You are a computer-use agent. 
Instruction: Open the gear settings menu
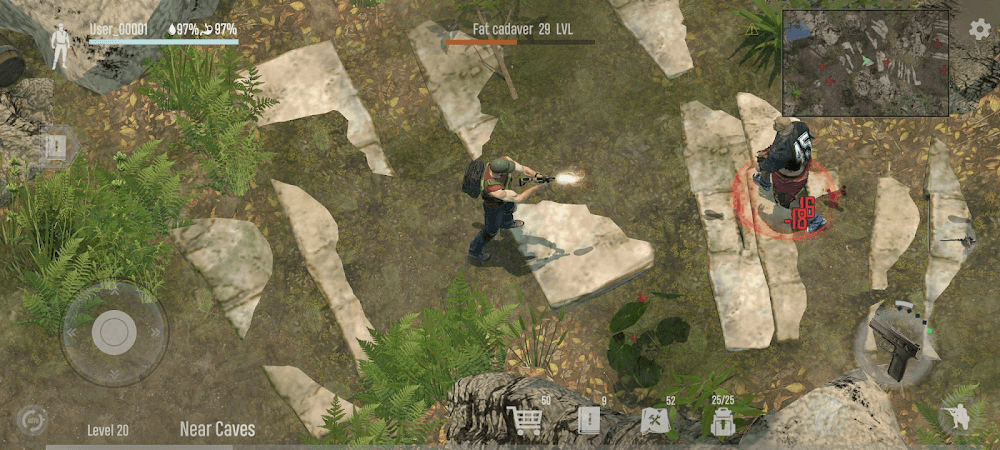(981, 29)
